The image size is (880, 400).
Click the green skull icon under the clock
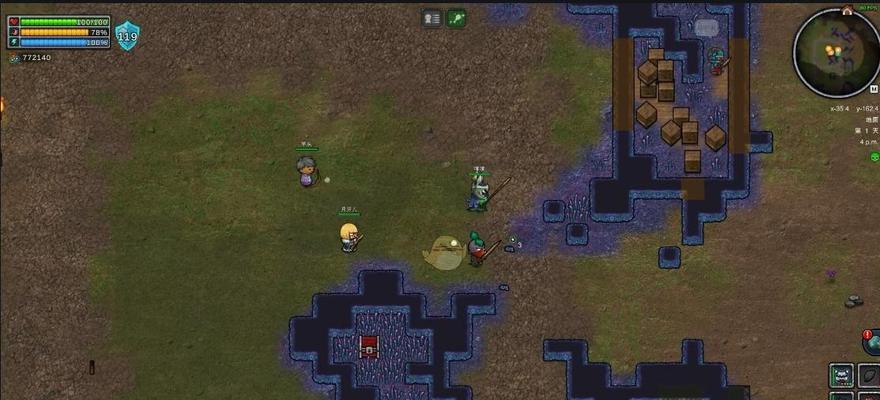pyautogui.click(x=874, y=157)
